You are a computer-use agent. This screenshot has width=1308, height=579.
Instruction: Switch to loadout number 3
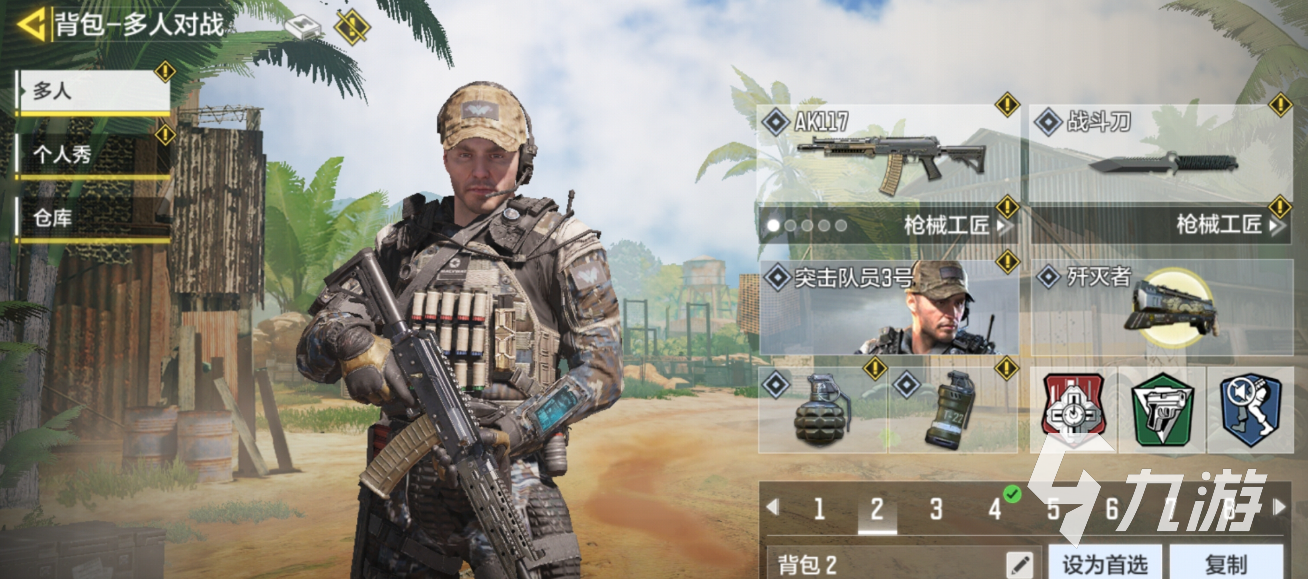(936, 509)
